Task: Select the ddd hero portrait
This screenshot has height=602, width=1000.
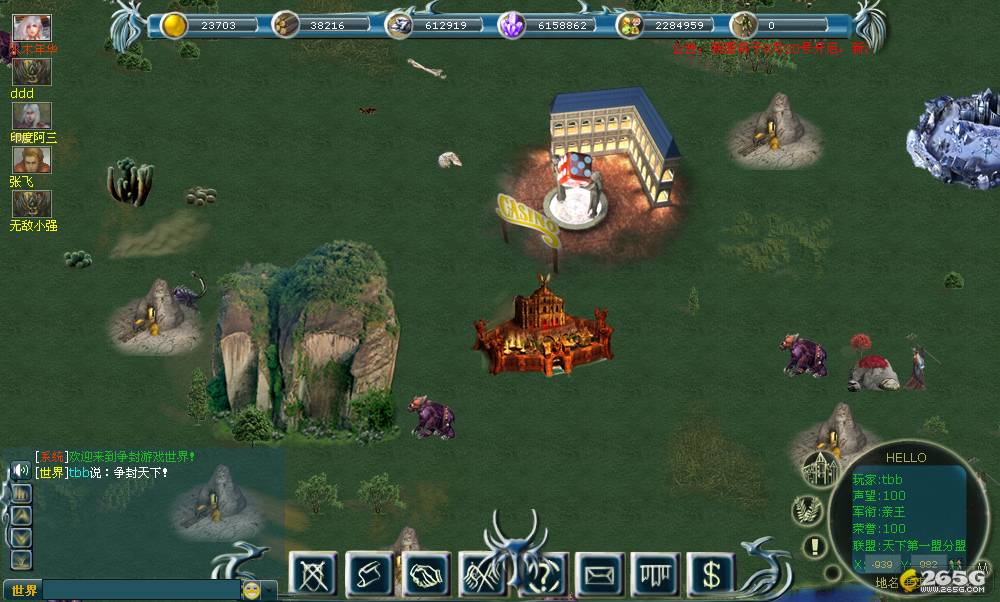Action: tap(32, 72)
